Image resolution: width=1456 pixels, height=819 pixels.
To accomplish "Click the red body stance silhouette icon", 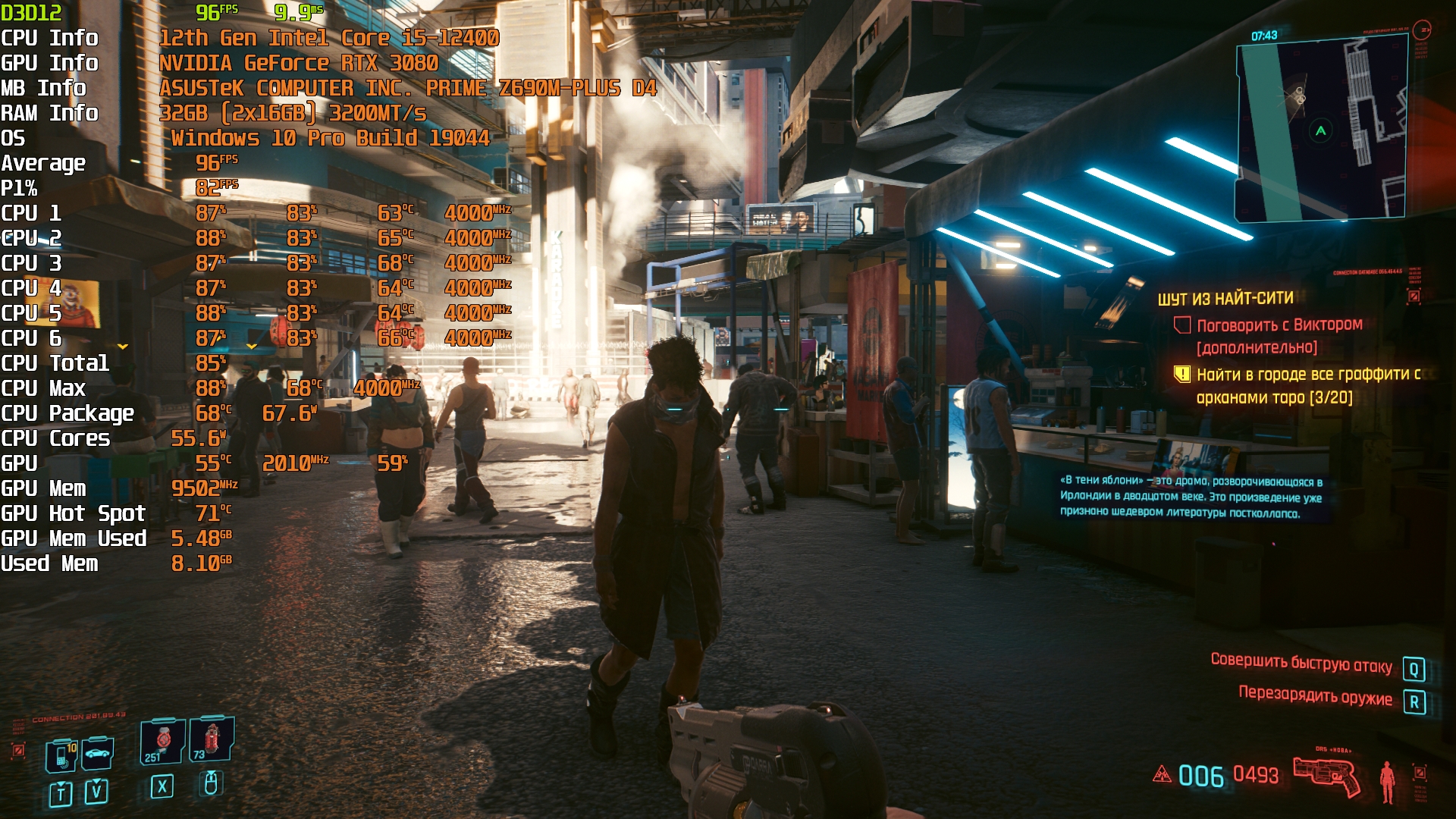I will [1387, 782].
